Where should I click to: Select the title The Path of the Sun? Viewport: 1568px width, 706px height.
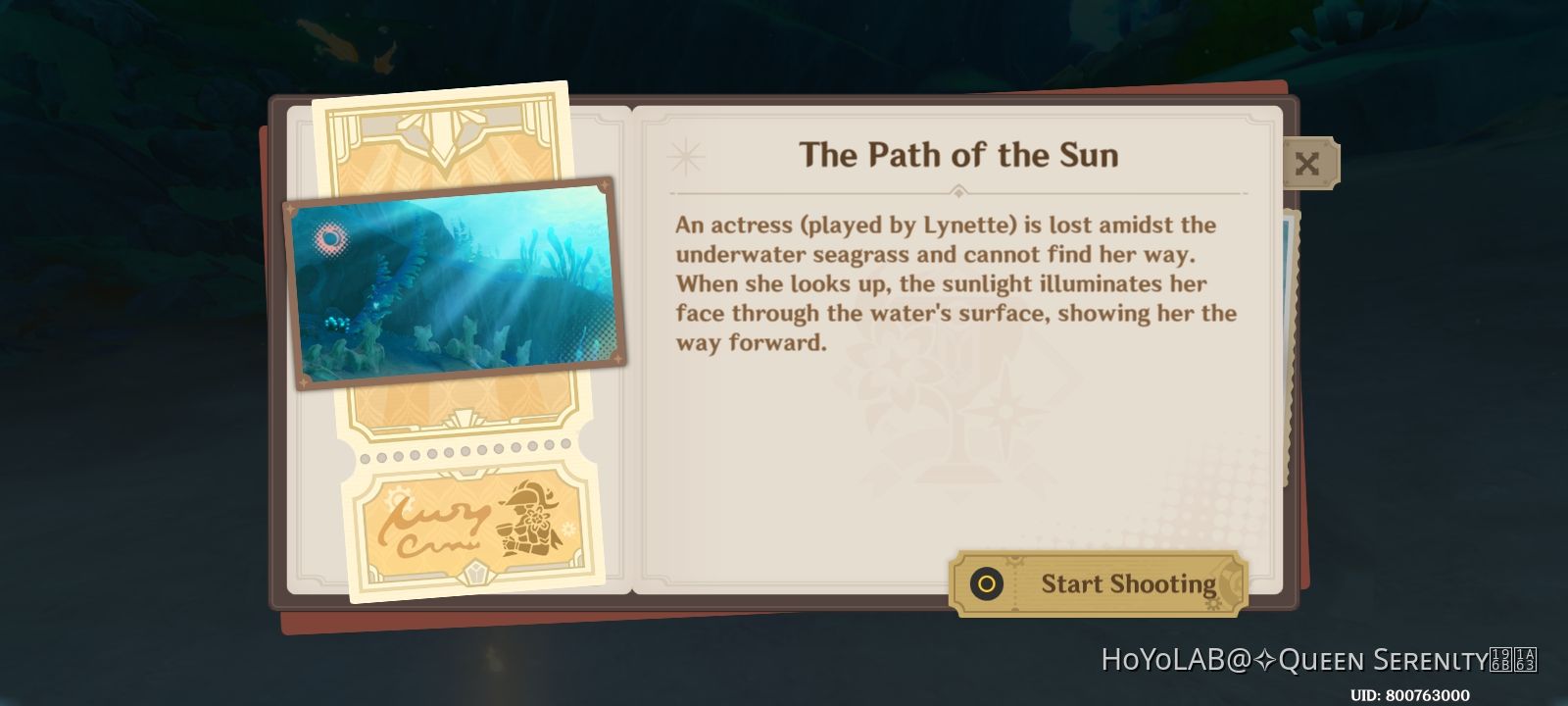point(958,154)
